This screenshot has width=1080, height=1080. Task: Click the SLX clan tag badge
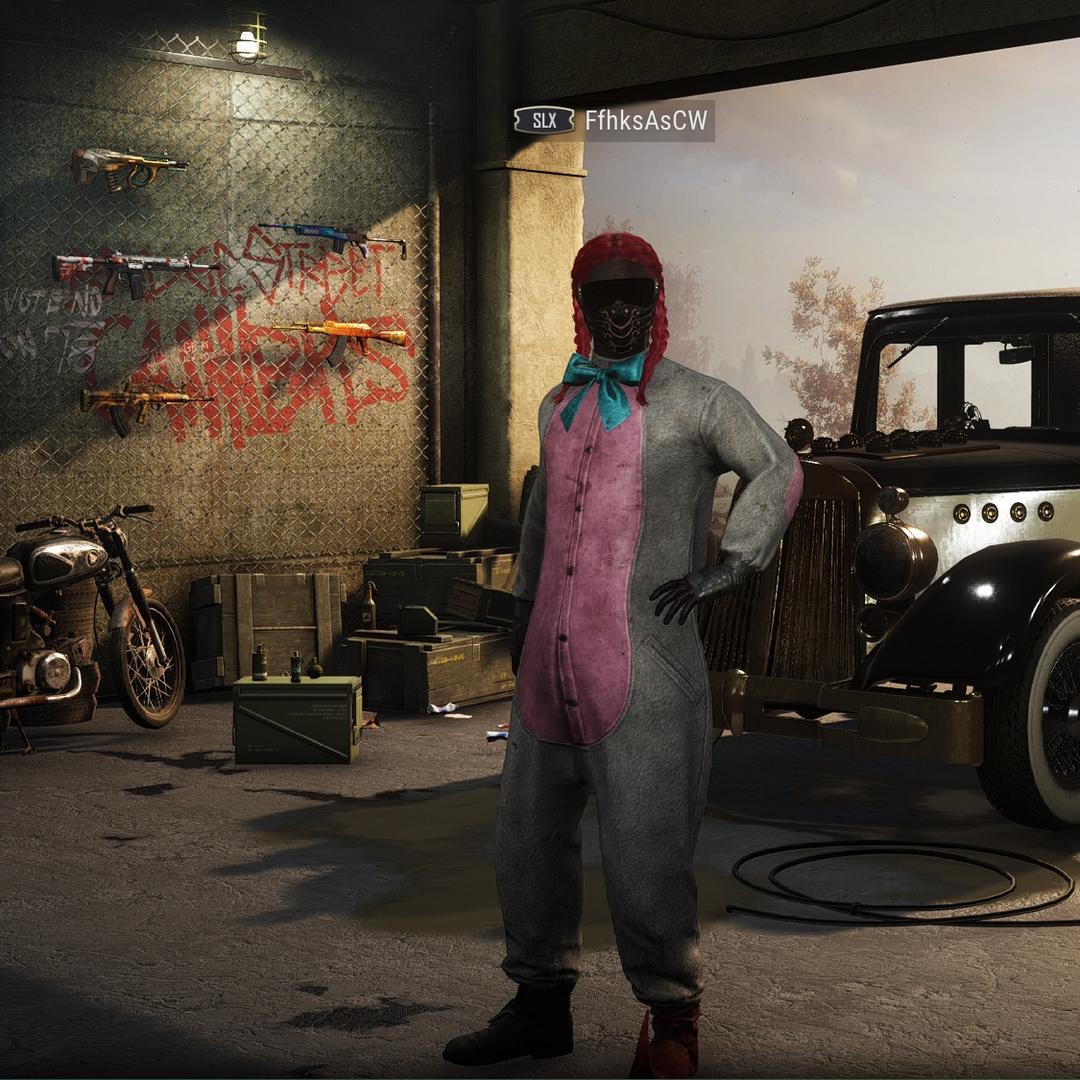click(x=544, y=121)
